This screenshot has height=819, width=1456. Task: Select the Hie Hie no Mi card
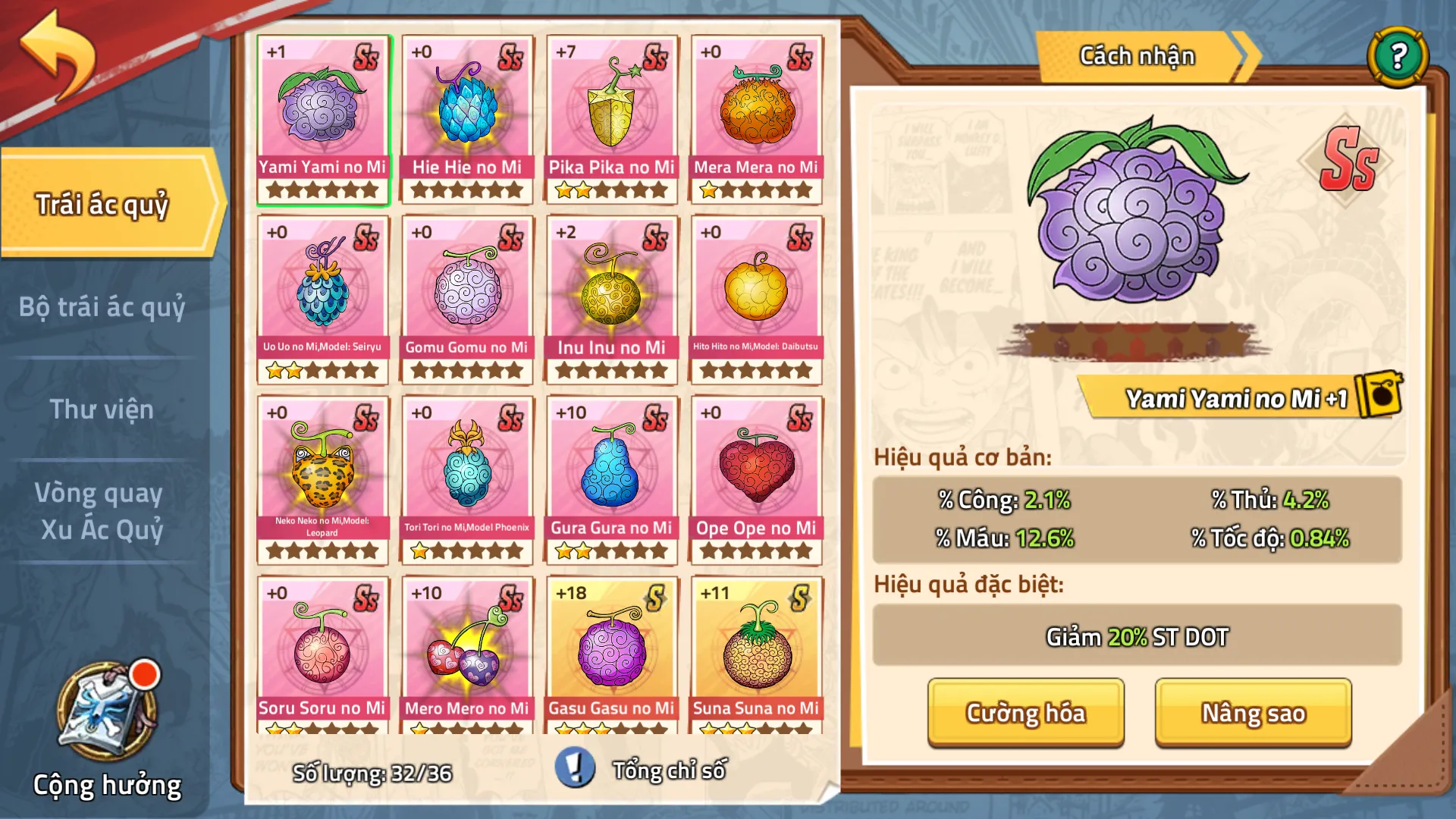tap(467, 119)
